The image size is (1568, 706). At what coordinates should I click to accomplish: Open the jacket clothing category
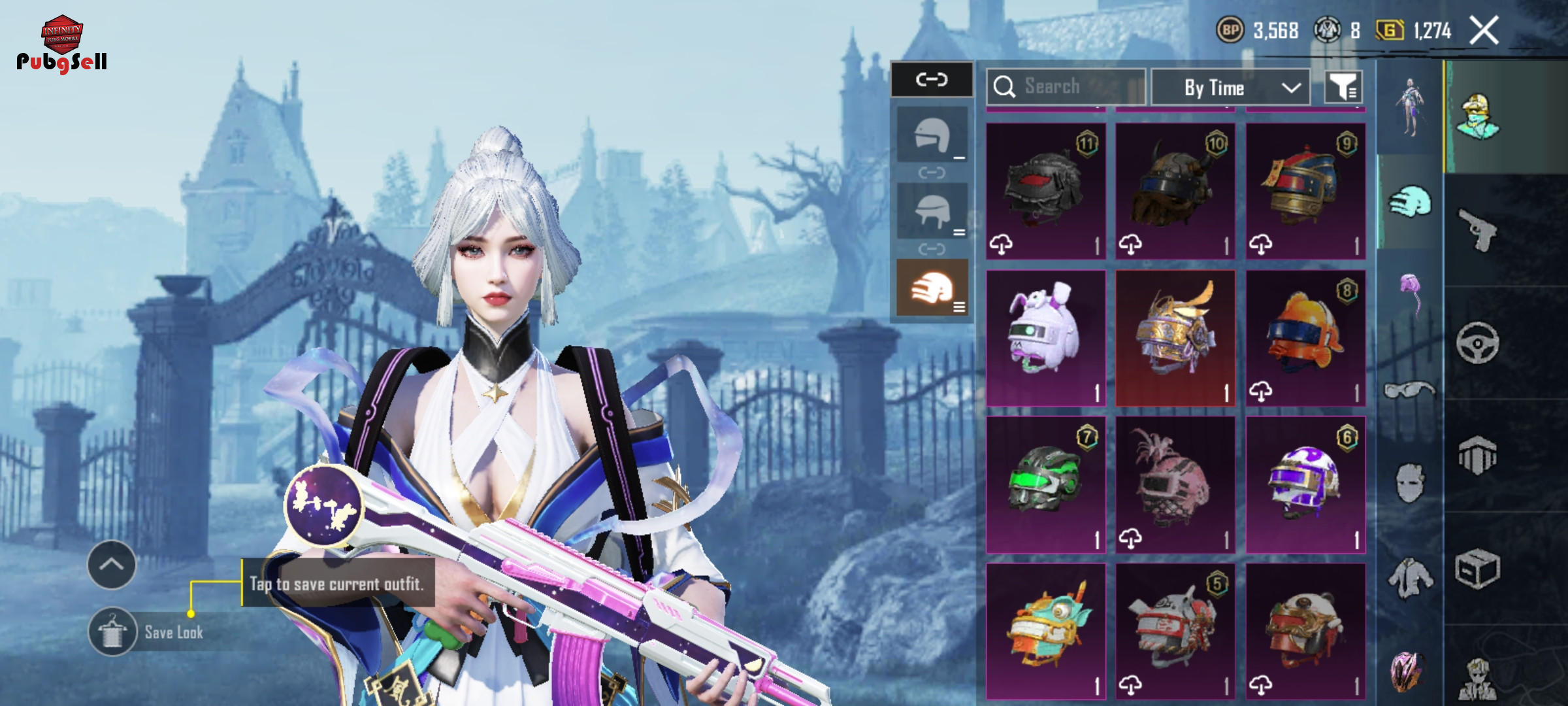point(1409,578)
